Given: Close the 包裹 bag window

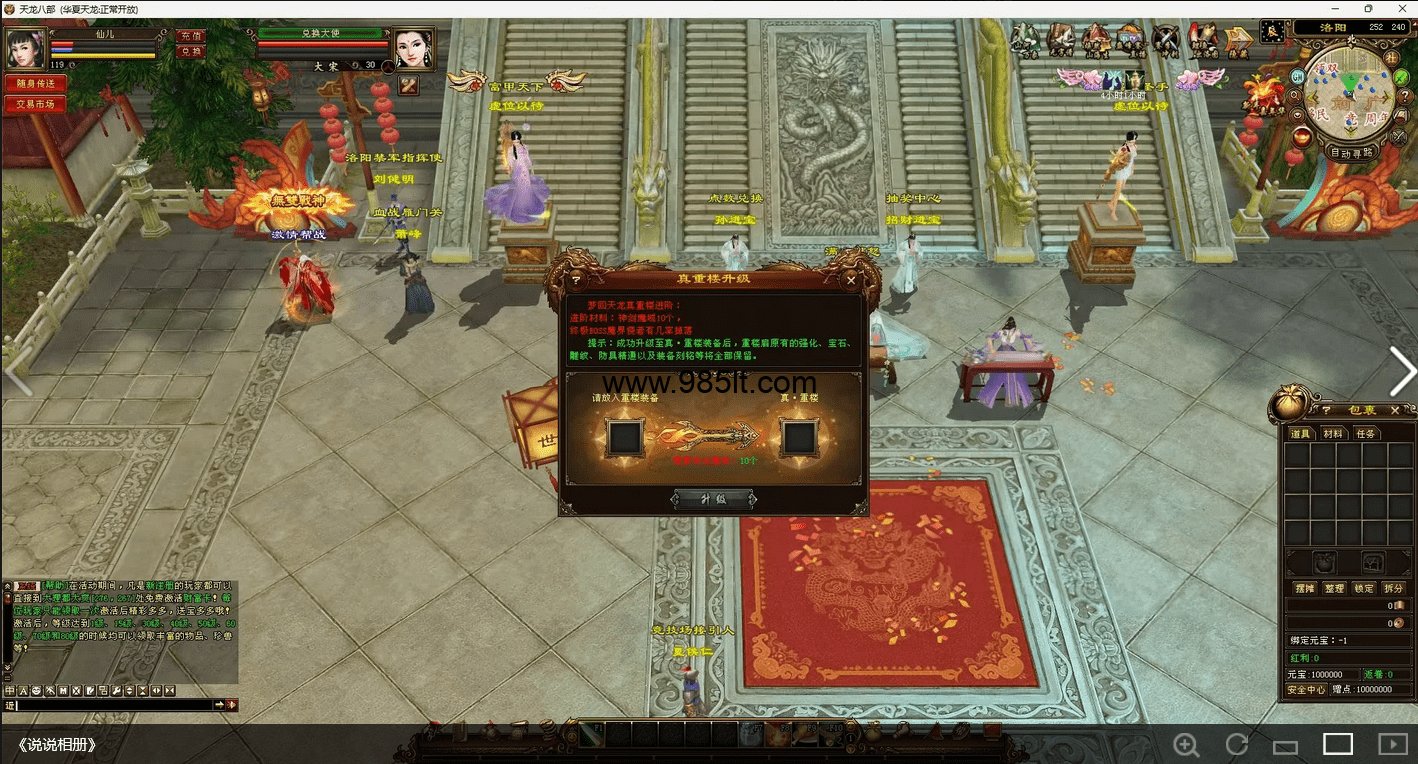Looking at the screenshot, I should pyautogui.click(x=1395, y=410).
